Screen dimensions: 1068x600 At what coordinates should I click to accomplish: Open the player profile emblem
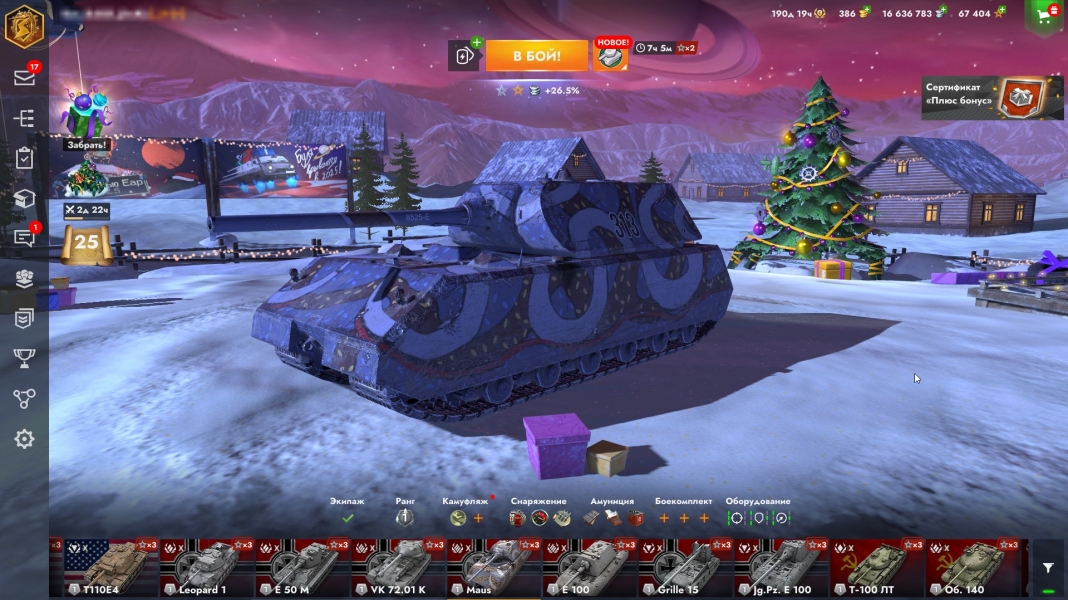(23, 27)
